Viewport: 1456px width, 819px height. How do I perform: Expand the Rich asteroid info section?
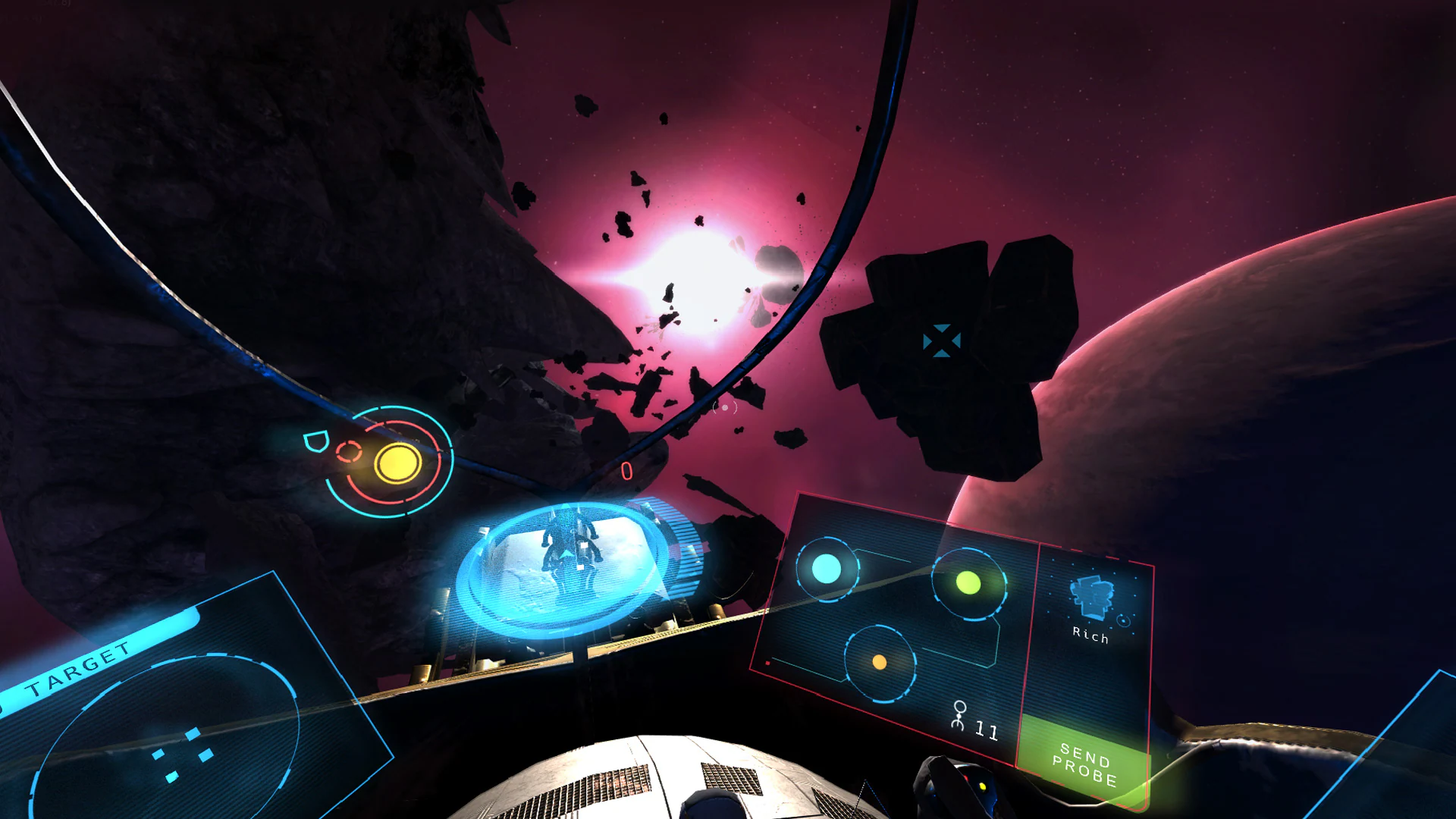1090,637
